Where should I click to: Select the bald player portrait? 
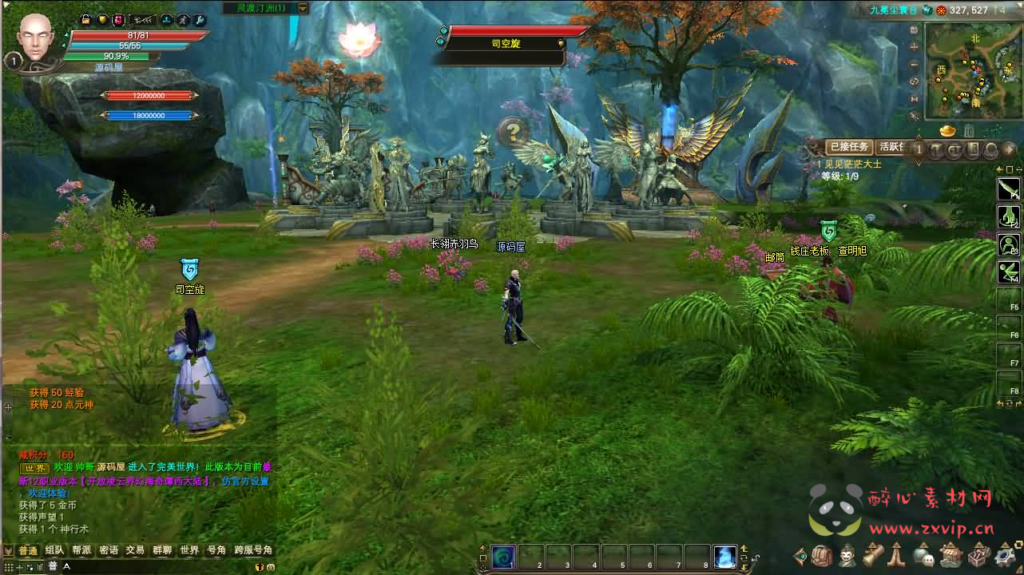[x=36, y=37]
